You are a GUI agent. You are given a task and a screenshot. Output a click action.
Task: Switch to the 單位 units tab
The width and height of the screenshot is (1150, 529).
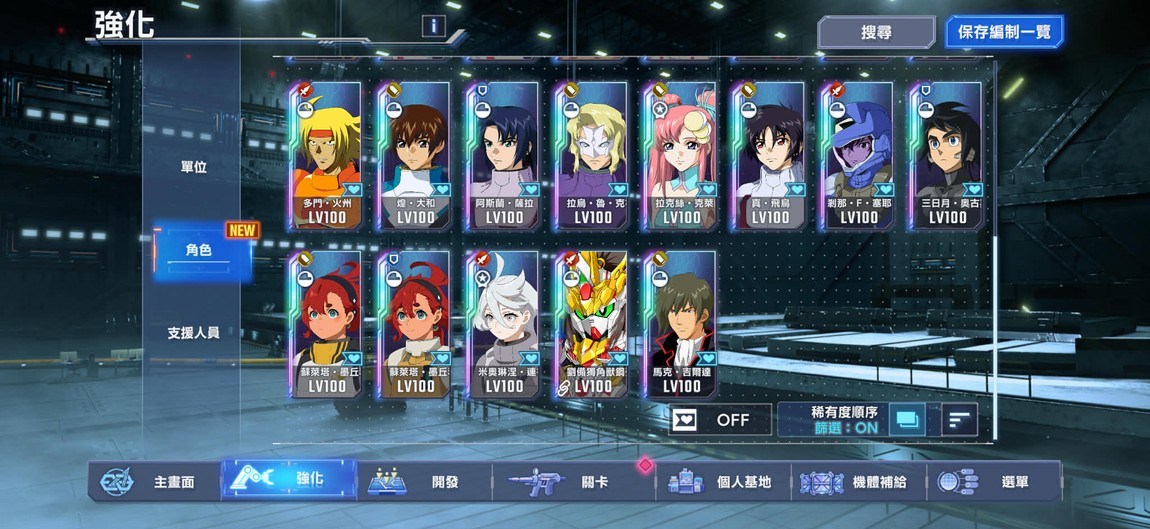194,167
